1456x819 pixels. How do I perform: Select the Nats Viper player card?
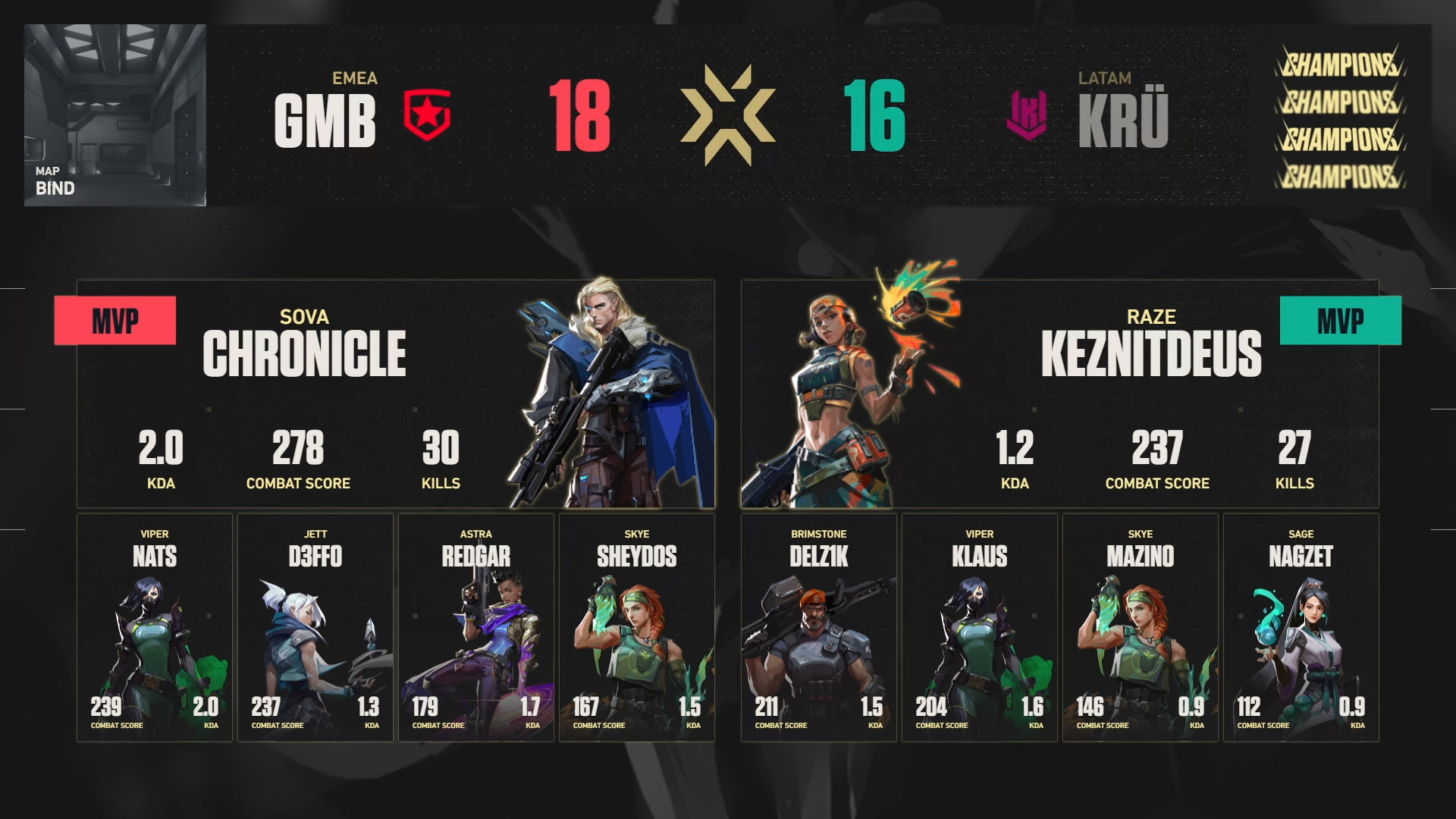(155, 627)
